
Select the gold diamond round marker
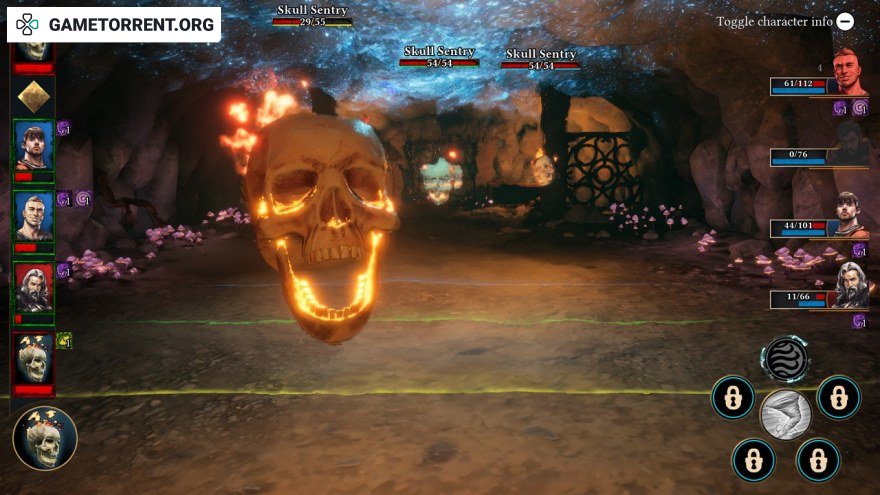tap(33, 97)
